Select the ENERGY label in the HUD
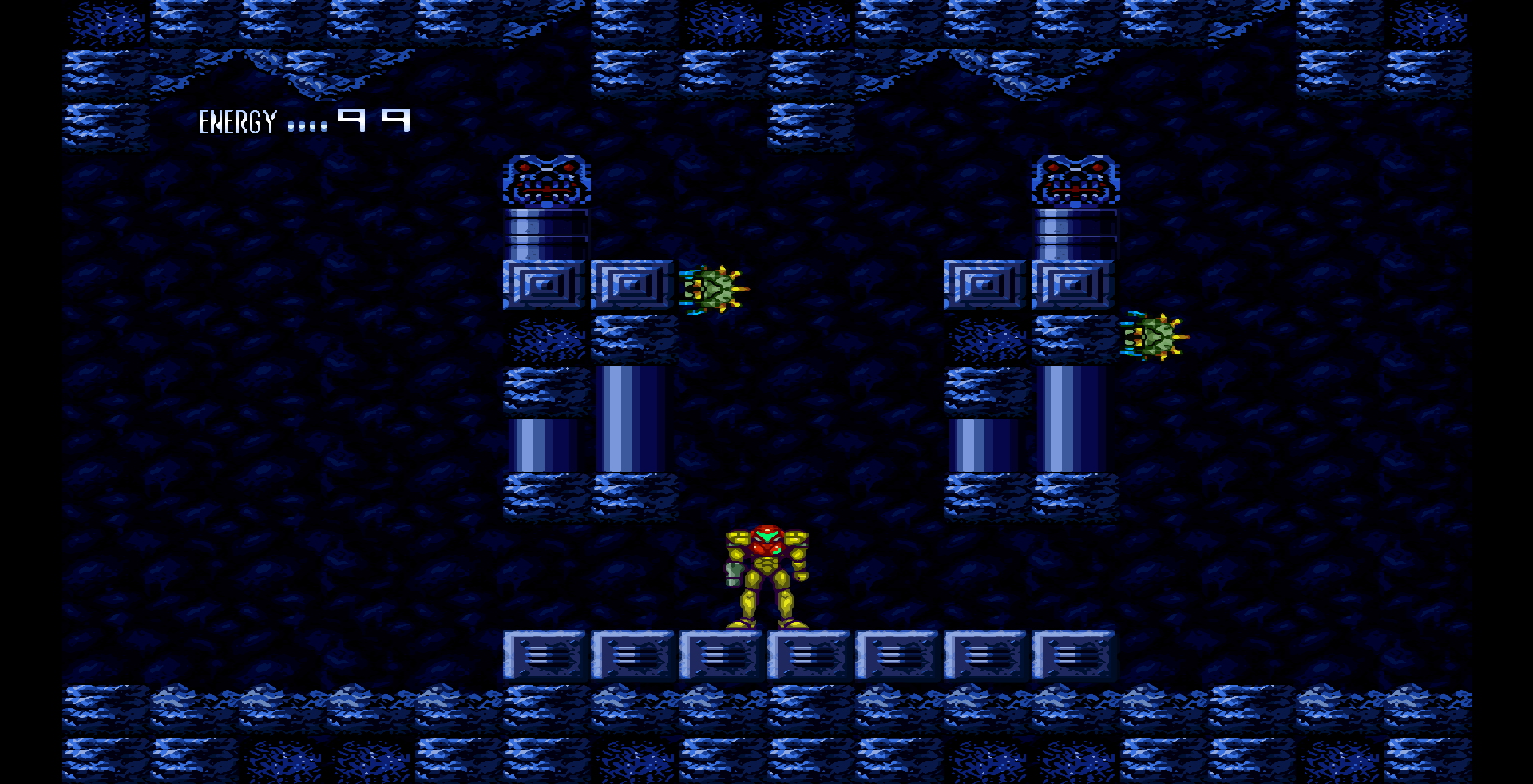Image resolution: width=1533 pixels, height=784 pixels. (x=238, y=121)
